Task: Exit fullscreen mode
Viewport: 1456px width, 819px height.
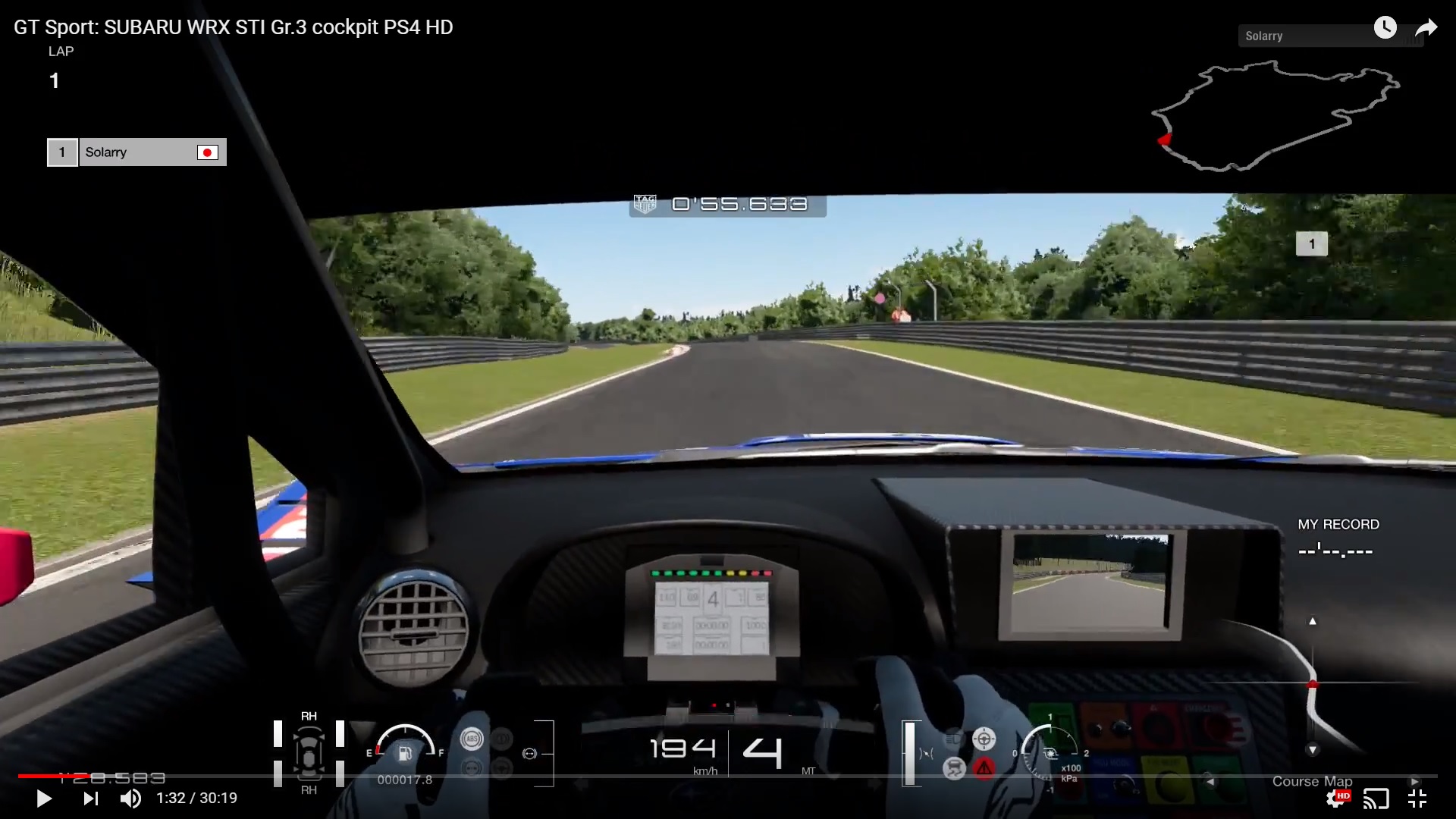Action: [1417, 798]
